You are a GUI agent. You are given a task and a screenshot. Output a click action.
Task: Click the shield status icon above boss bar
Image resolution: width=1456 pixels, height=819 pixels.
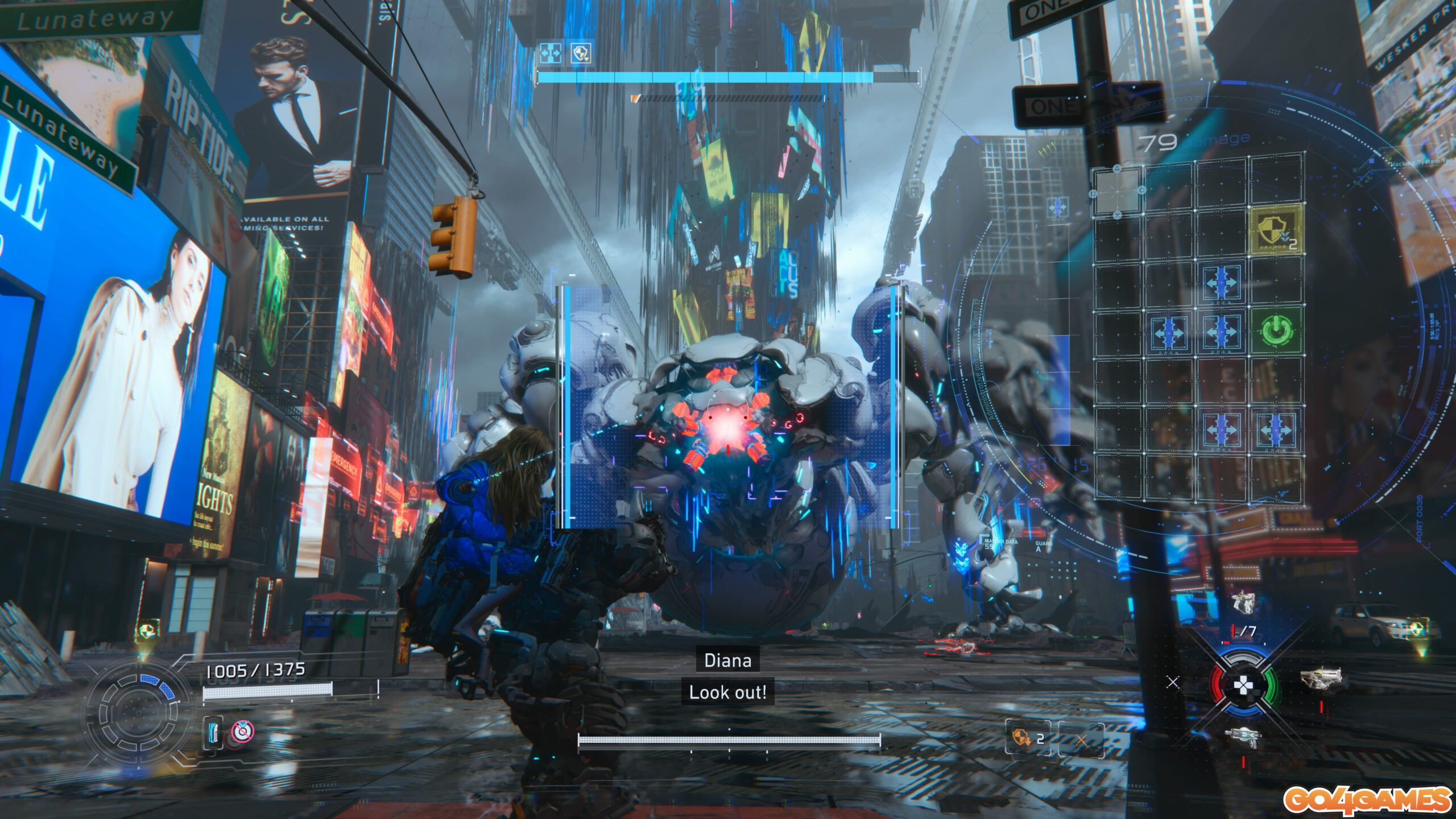tap(581, 53)
